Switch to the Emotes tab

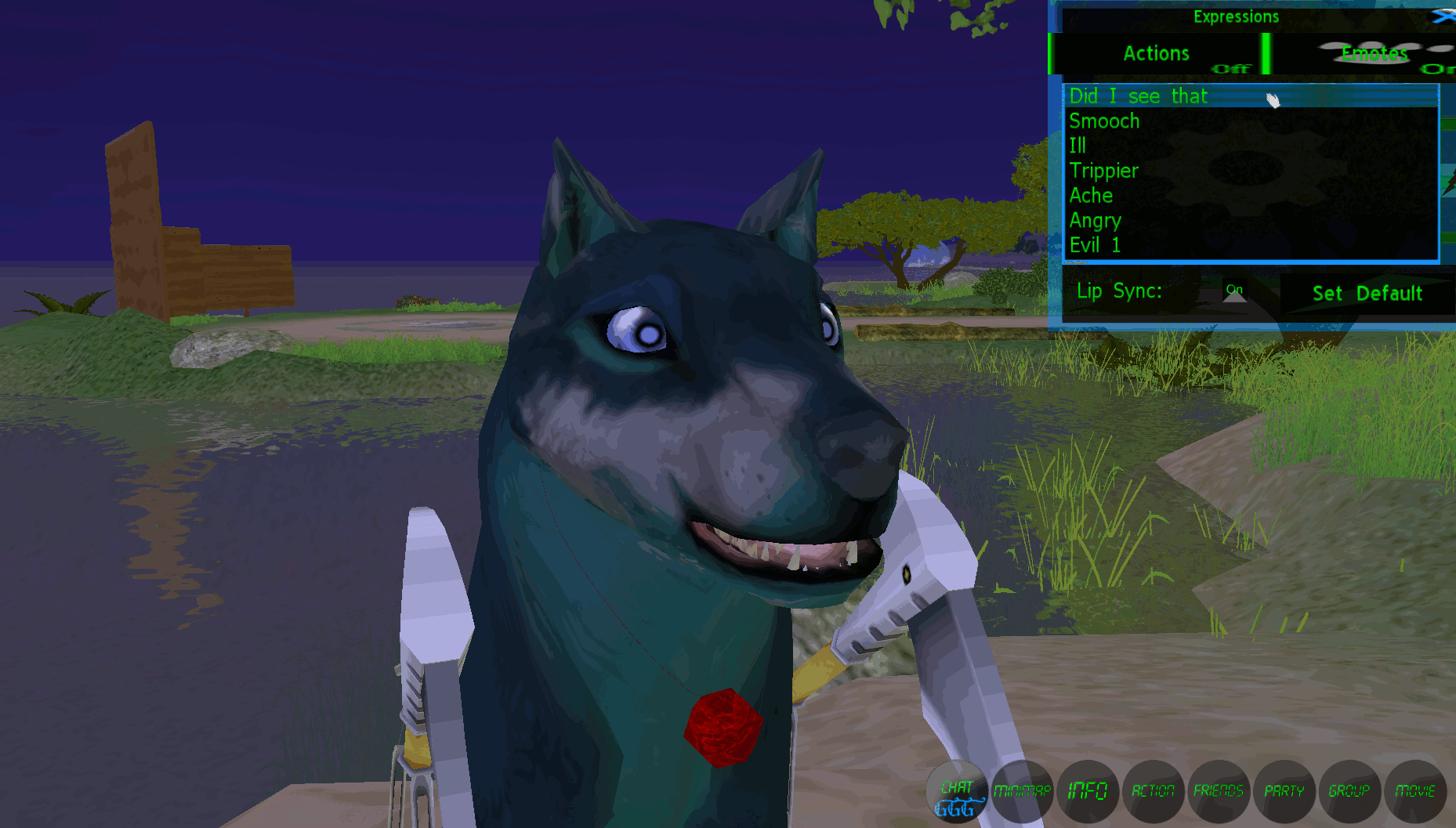[x=1374, y=53]
